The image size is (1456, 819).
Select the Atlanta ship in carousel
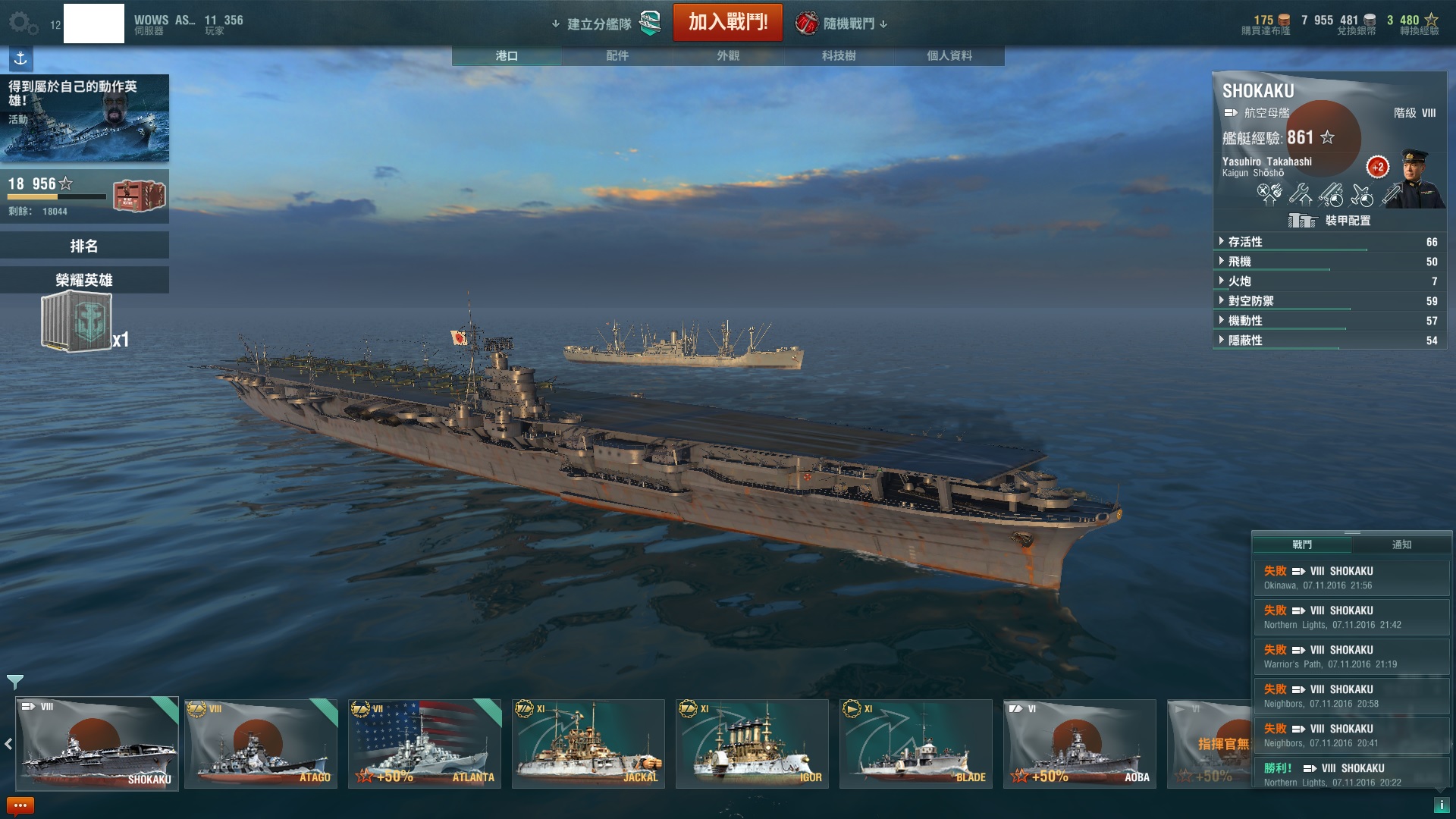tap(425, 744)
